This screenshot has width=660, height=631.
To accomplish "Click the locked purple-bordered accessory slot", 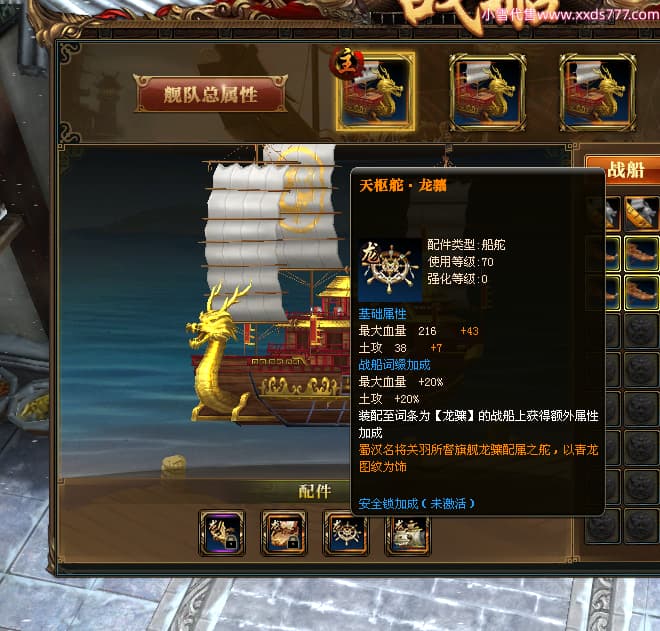I will tap(221, 532).
